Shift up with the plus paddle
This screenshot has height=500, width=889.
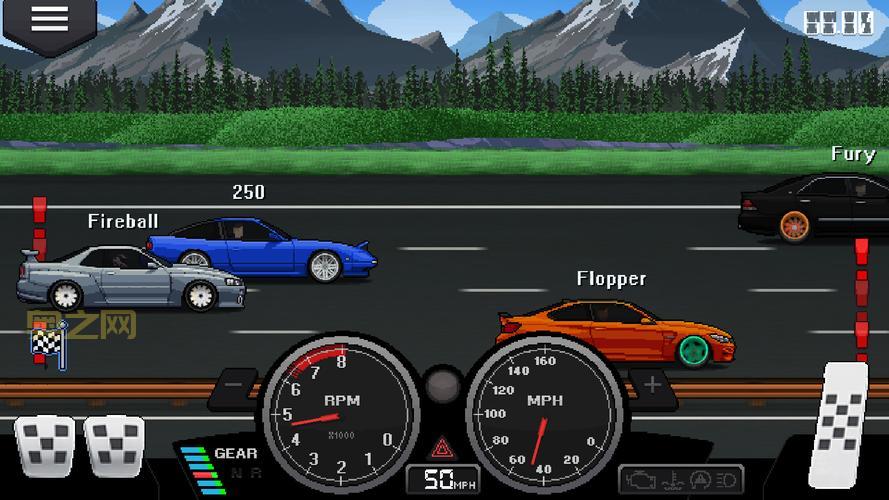(x=653, y=384)
